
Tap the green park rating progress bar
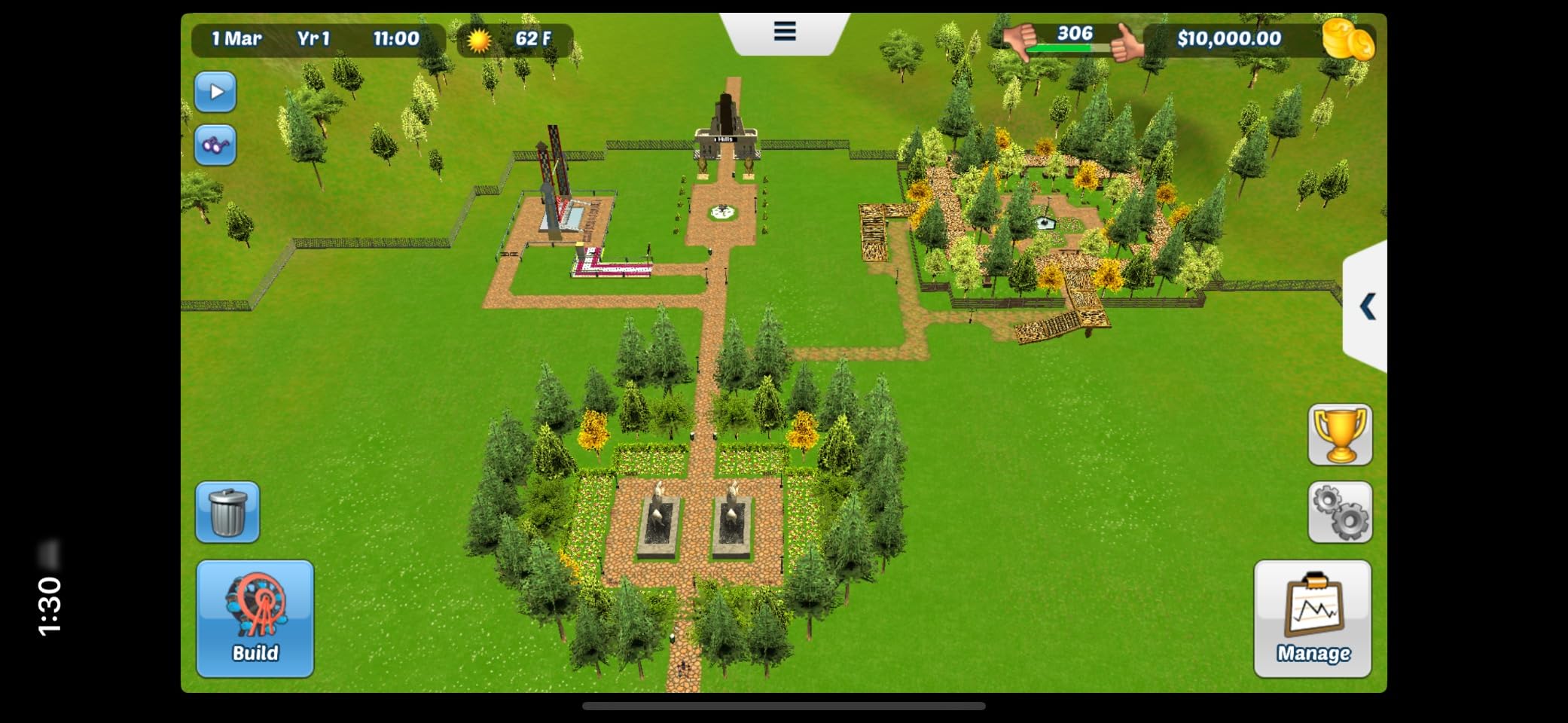click(x=1066, y=47)
